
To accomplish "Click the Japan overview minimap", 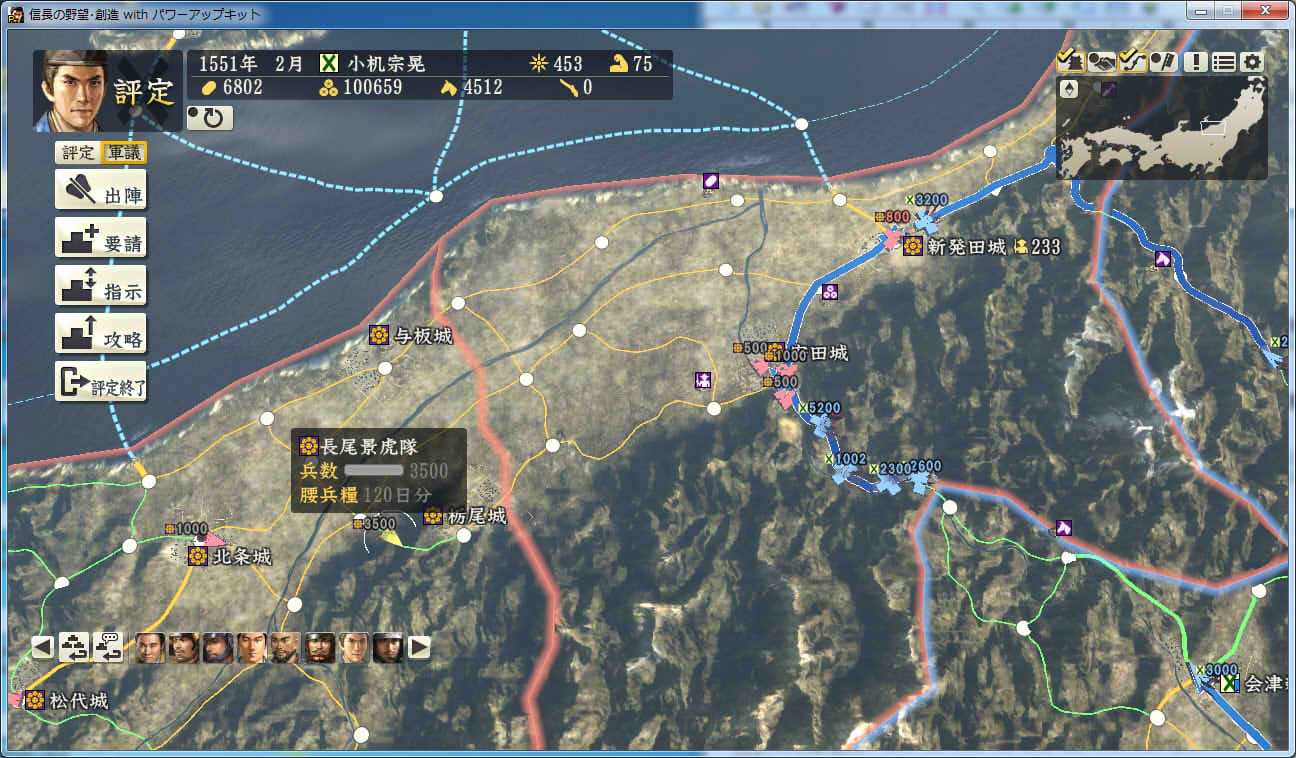I will (1161, 128).
